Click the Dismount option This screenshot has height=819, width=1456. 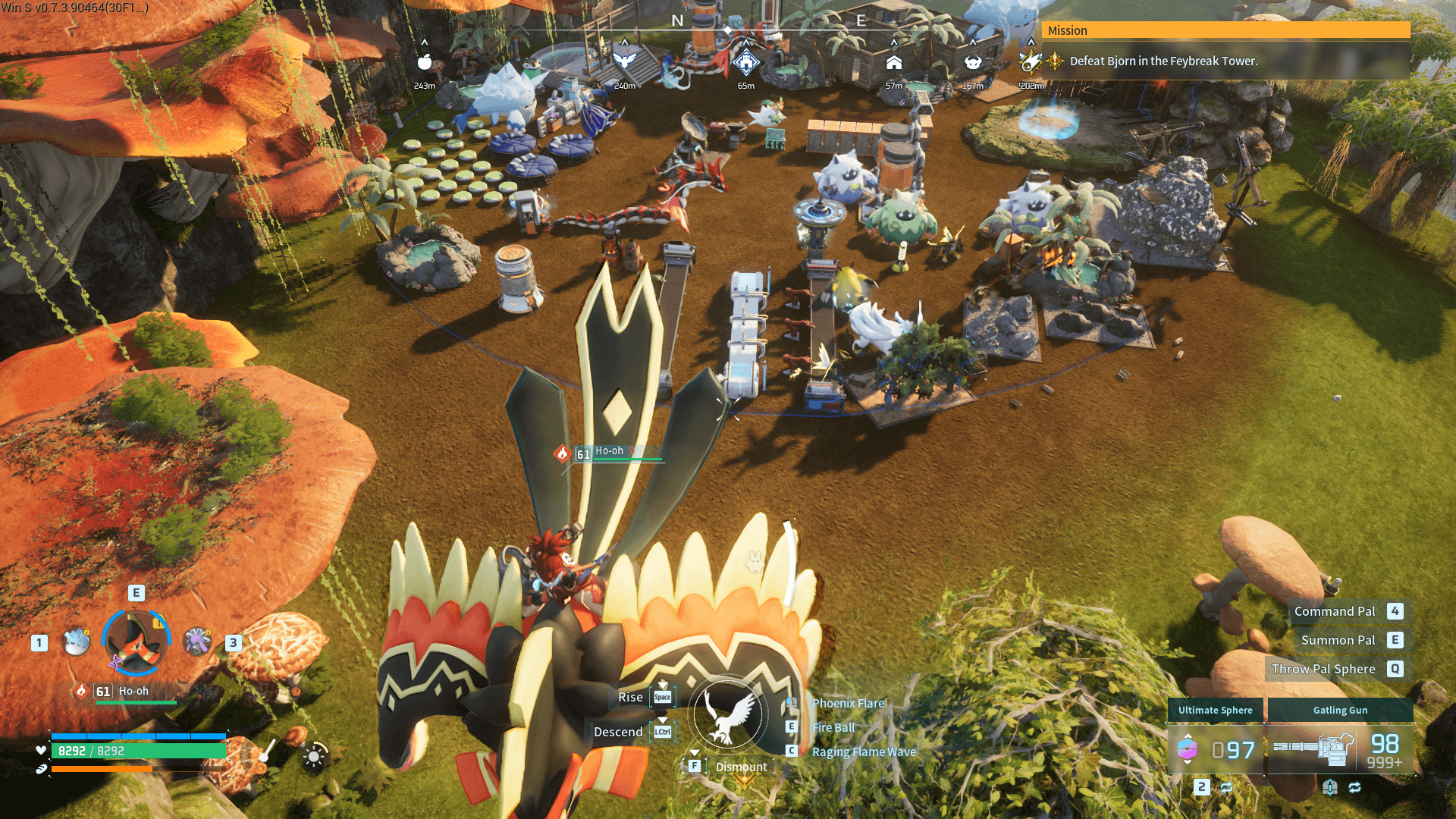(741, 767)
